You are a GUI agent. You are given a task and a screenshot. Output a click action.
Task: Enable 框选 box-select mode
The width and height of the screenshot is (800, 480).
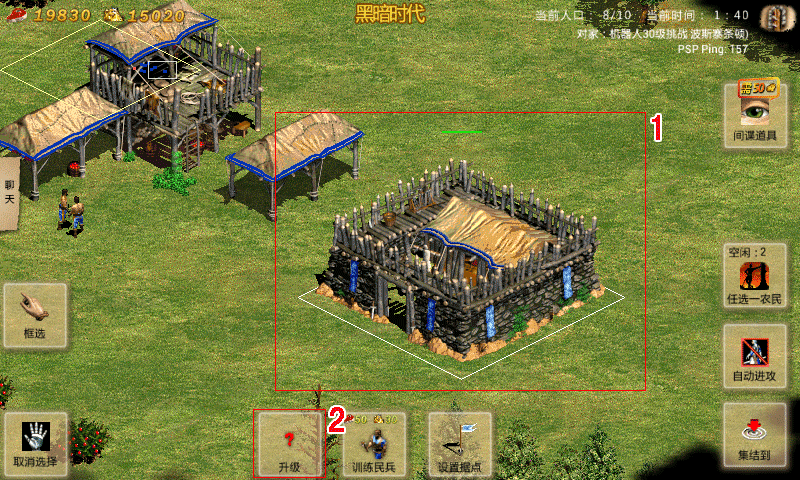[x=35, y=316]
